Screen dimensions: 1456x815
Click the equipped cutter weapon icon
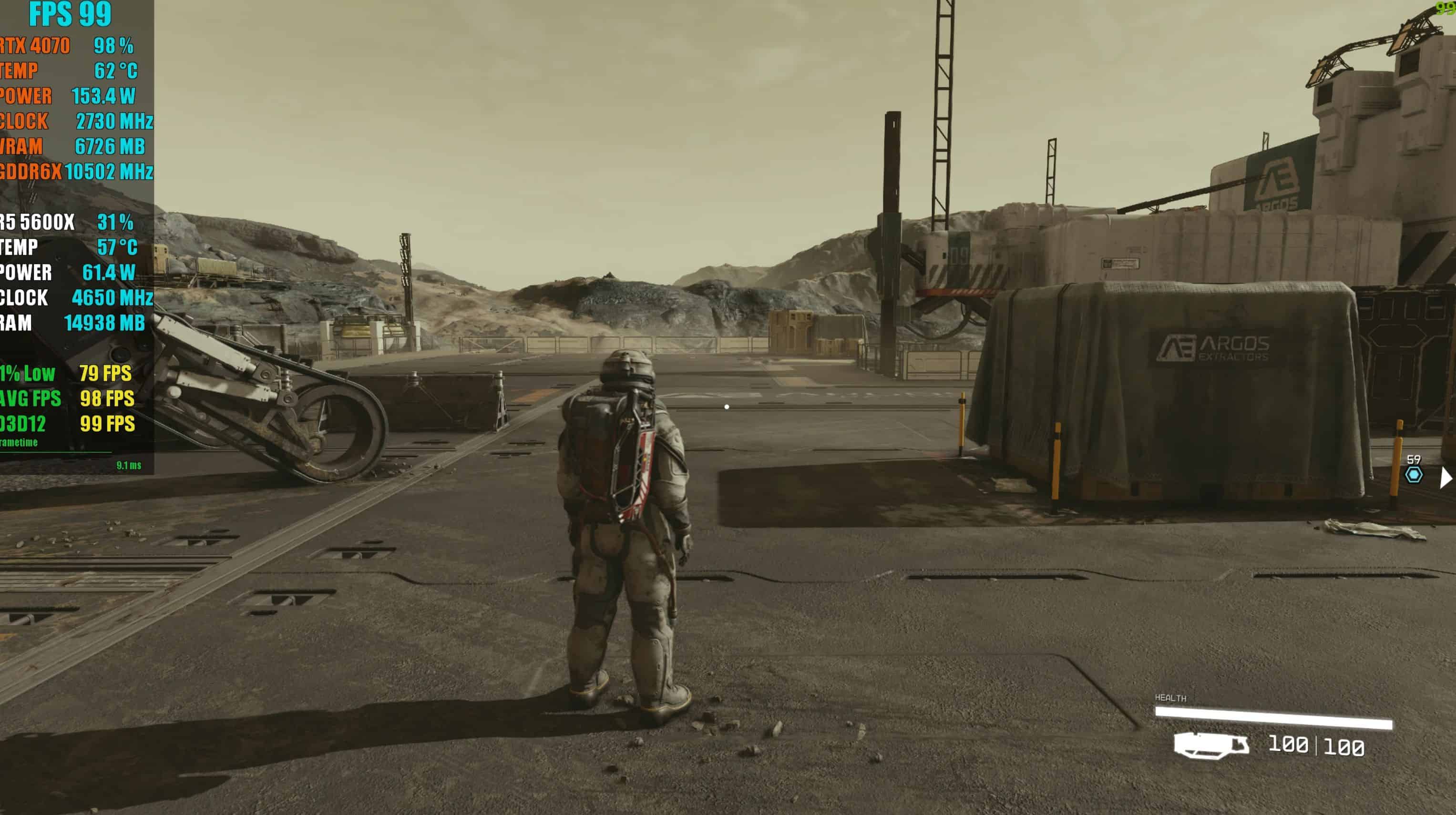1211,745
